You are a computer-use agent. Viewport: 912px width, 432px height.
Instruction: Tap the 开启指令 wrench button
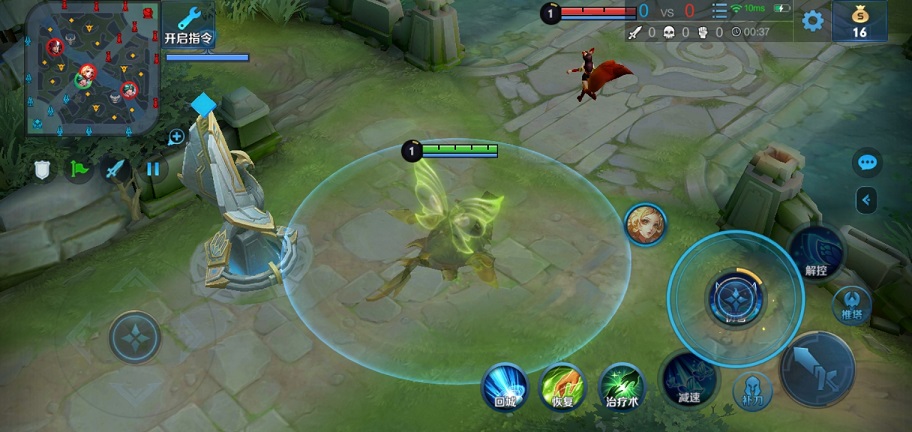(188, 26)
